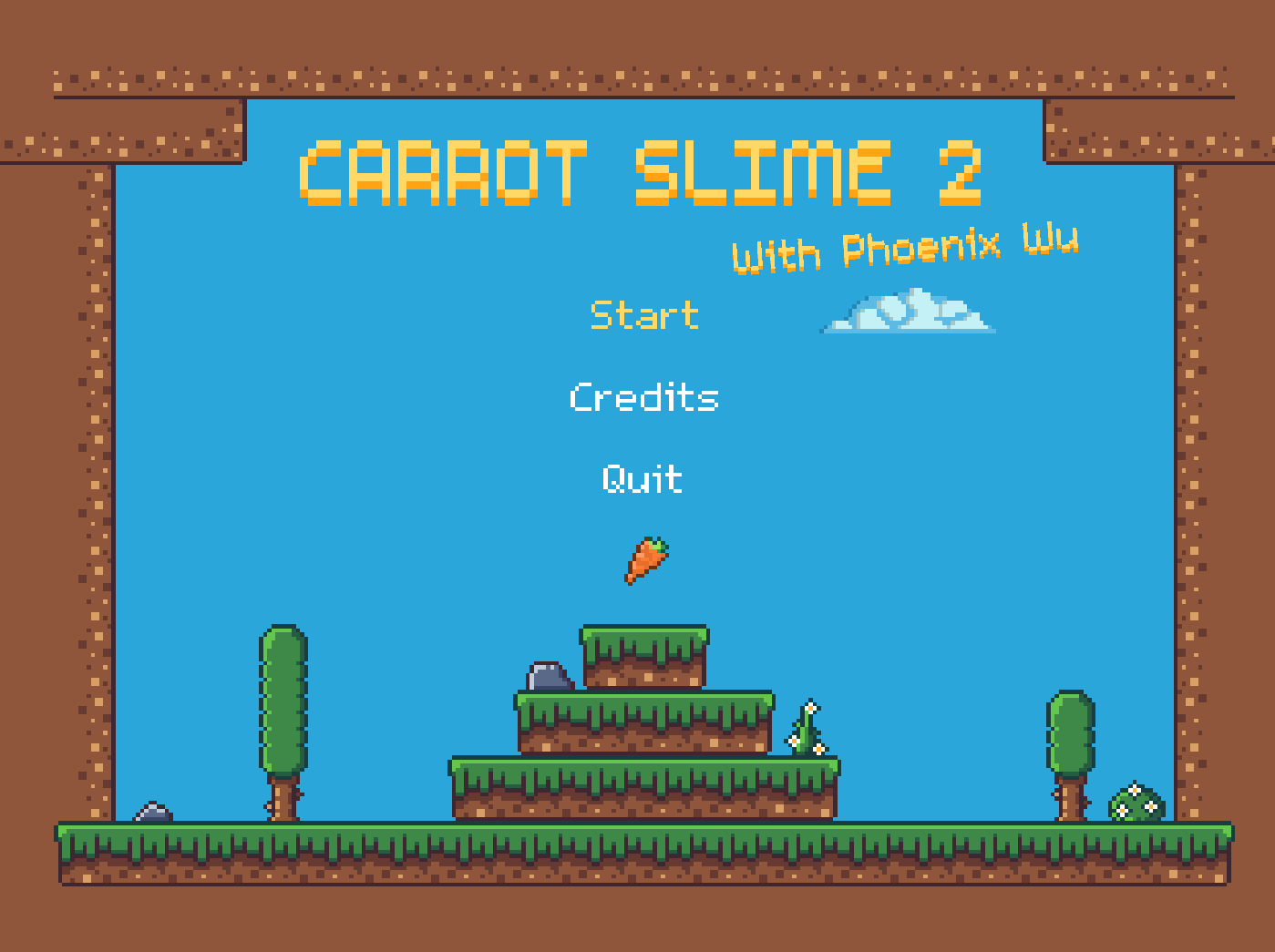
Task: Select Quit to exit the game
Action: pyautogui.click(x=641, y=478)
